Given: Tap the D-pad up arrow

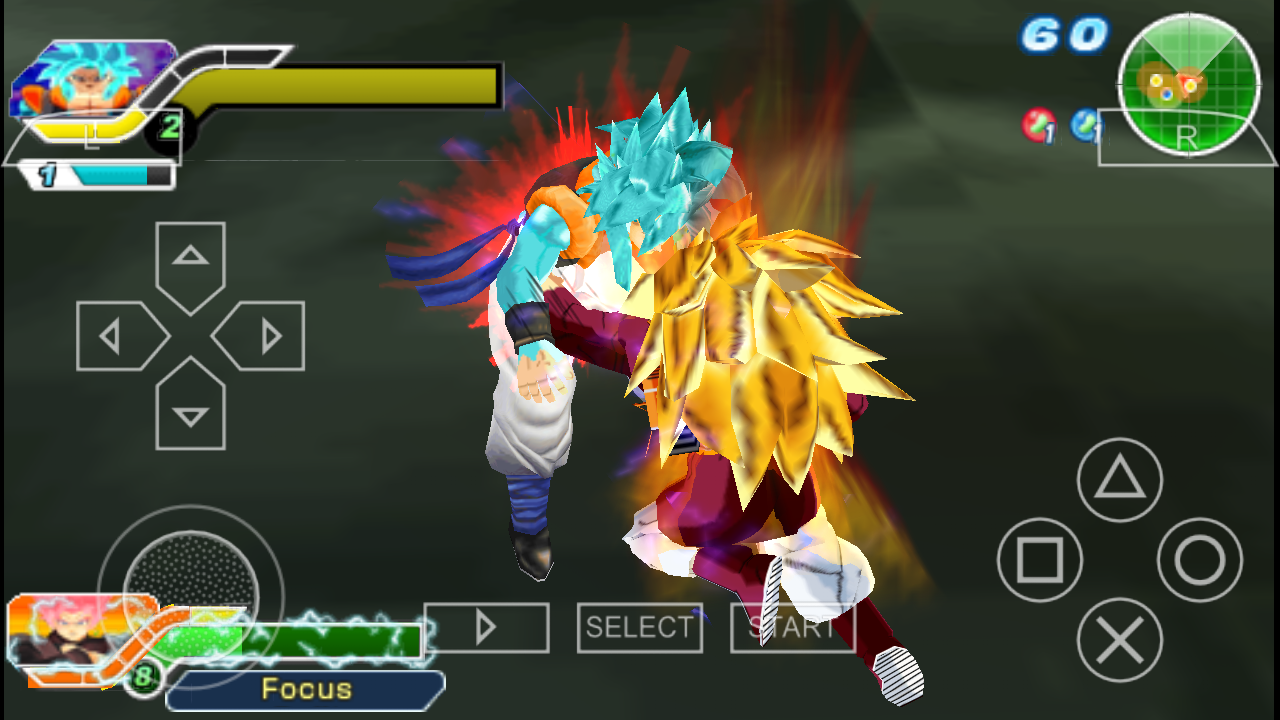Looking at the screenshot, I should click(190, 262).
